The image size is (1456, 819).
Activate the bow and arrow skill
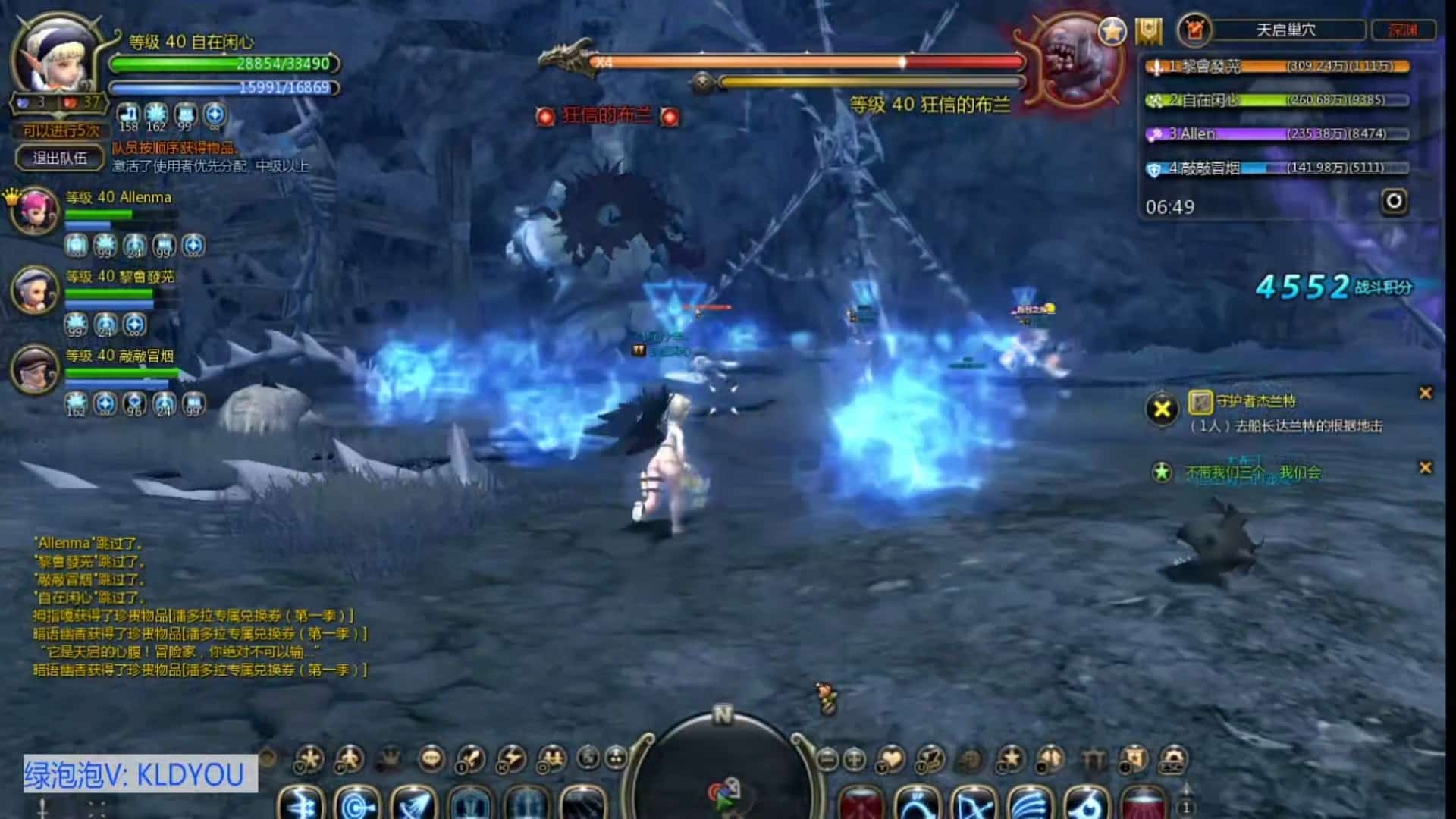(974, 805)
